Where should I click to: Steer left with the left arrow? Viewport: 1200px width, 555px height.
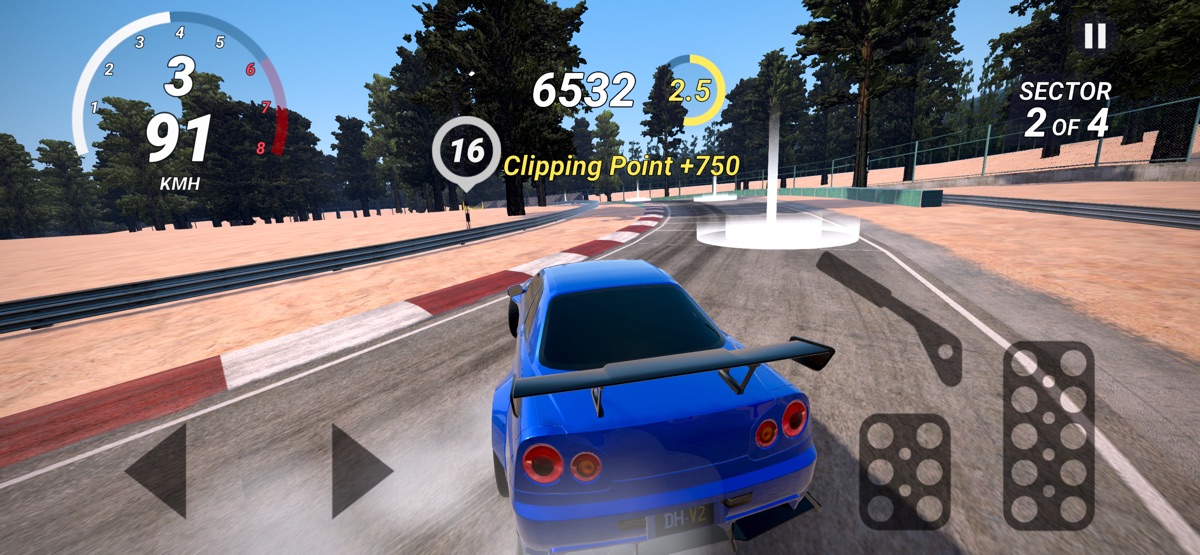click(x=159, y=470)
